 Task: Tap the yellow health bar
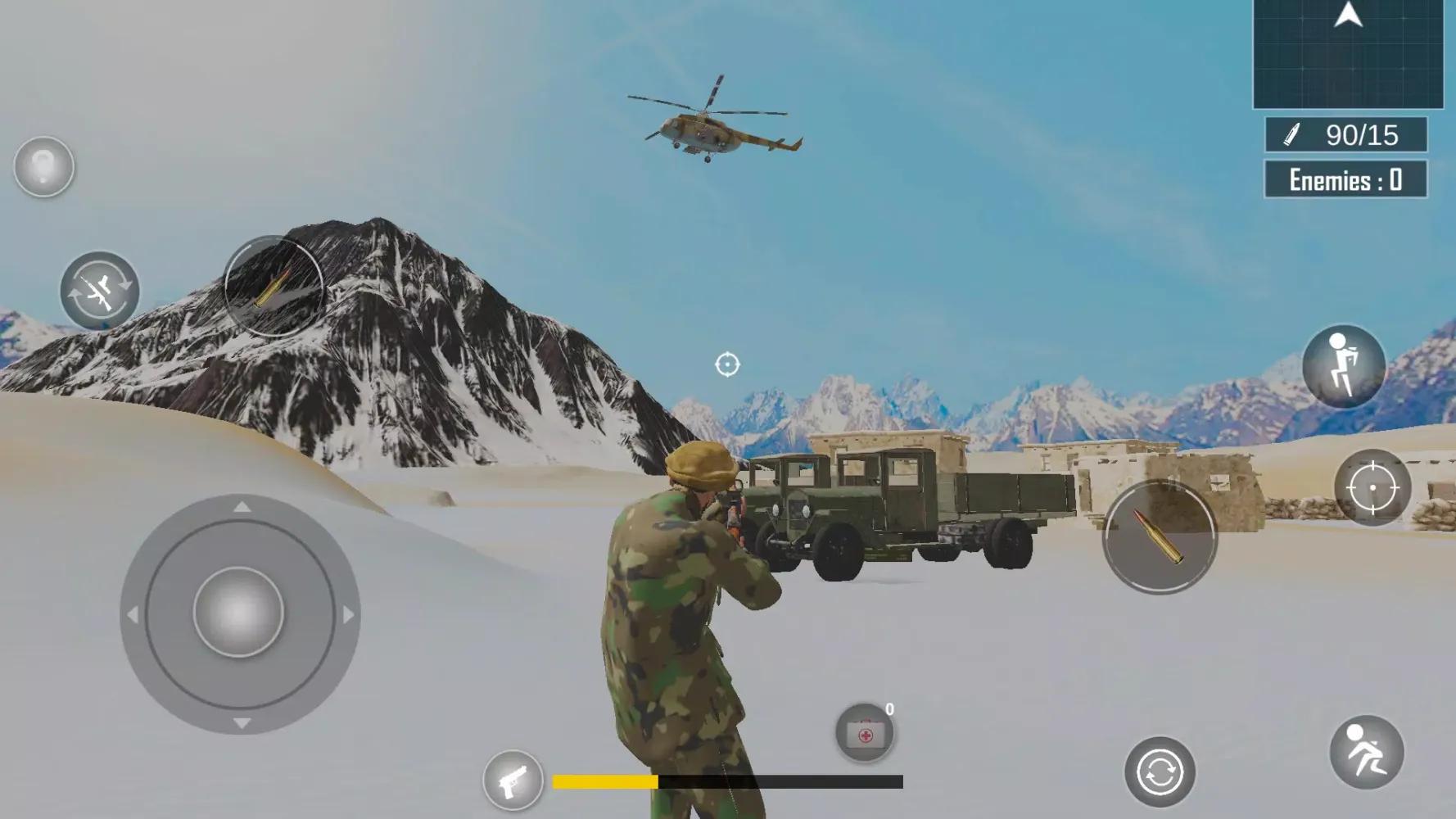point(606,781)
